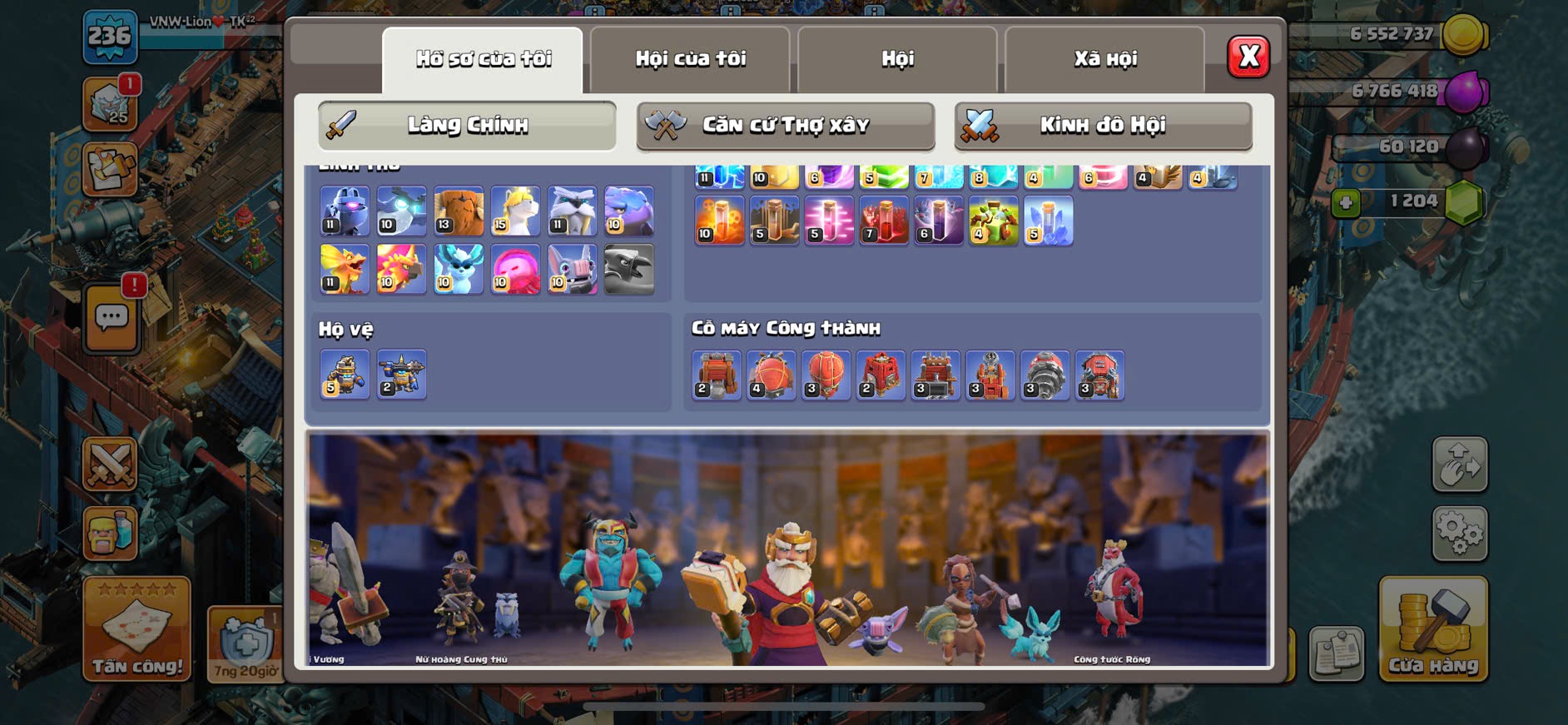Add gems with the green plus

[x=1345, y=202]
